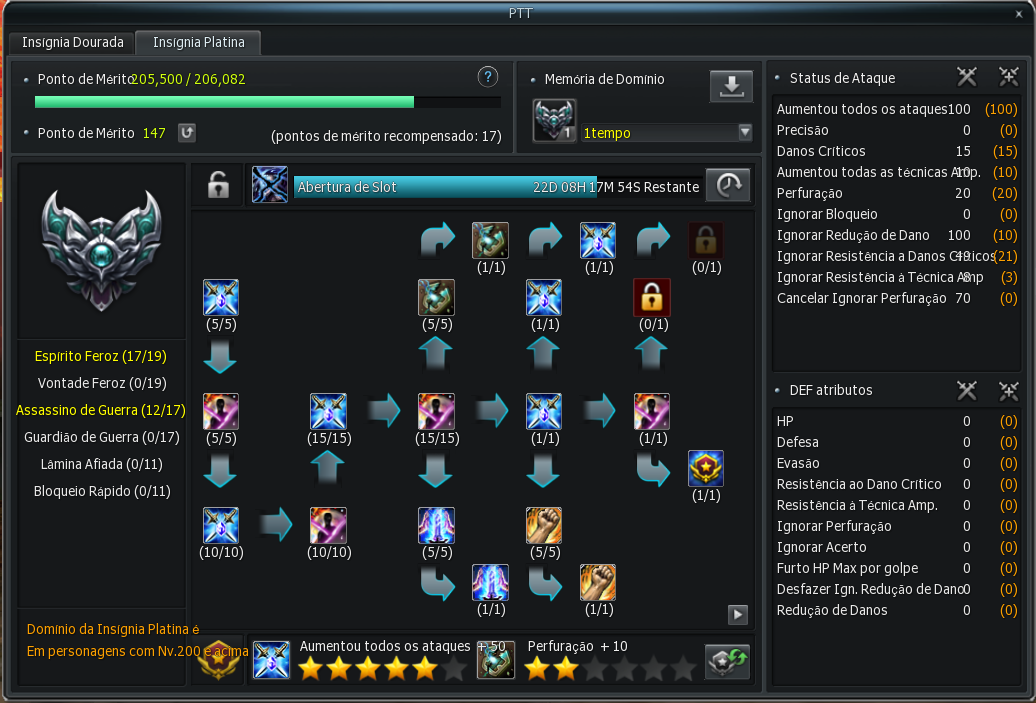Image resolution: width=1036 pixels, height=703 pixels.
Task: Save the Memória de Domínio with download button
Action: (731, 87)
